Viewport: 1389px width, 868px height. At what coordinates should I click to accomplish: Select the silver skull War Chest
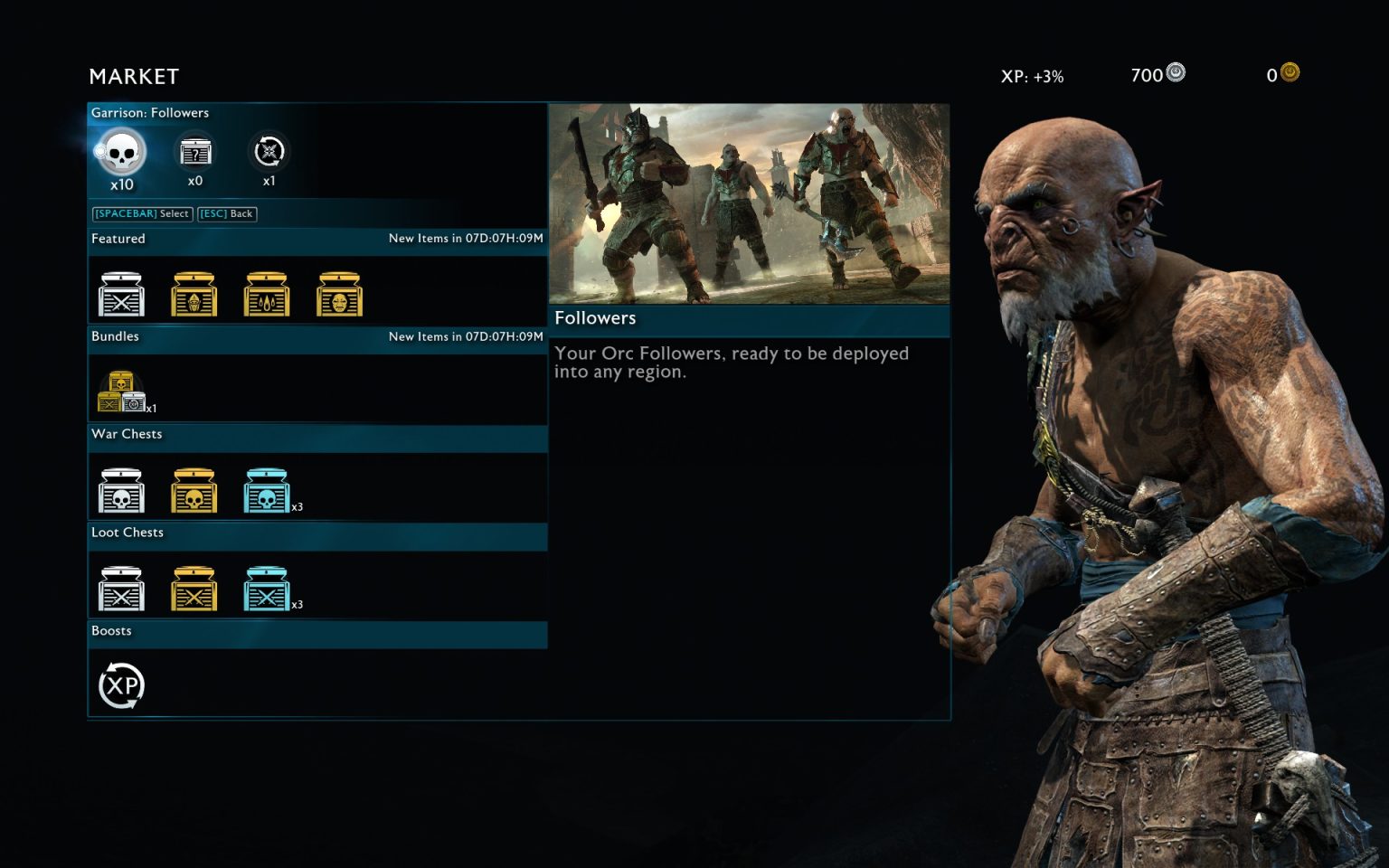[121, 487]
